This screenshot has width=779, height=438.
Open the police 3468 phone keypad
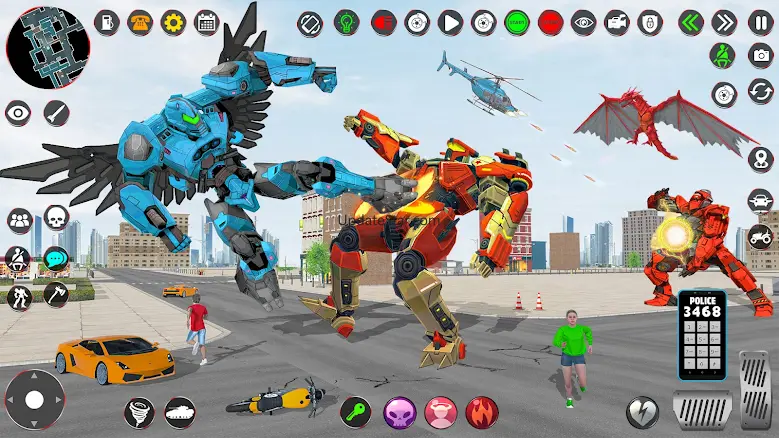pyautogui.click(x=702, y=335)
